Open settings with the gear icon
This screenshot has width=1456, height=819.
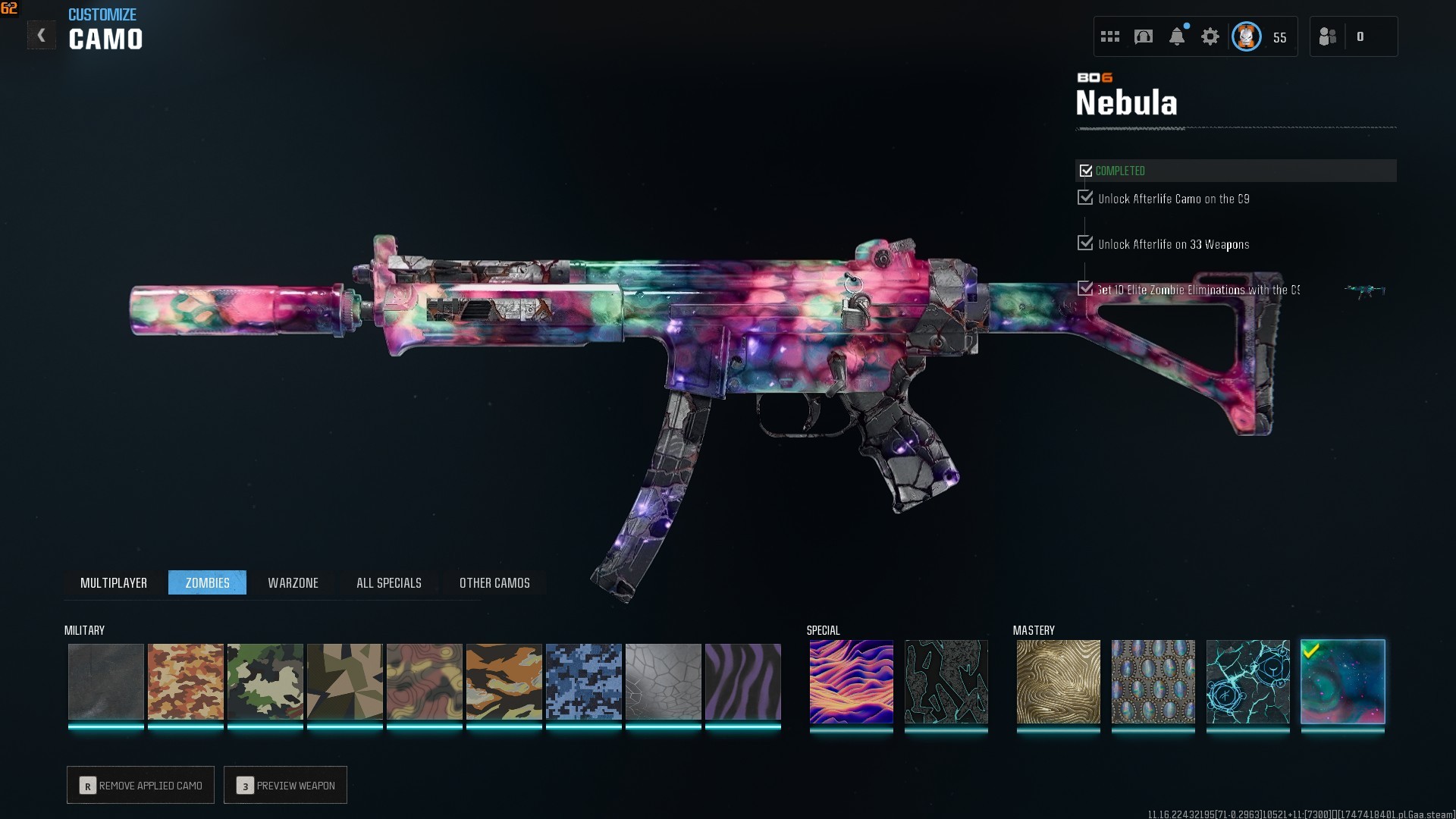coord(1210,36)
